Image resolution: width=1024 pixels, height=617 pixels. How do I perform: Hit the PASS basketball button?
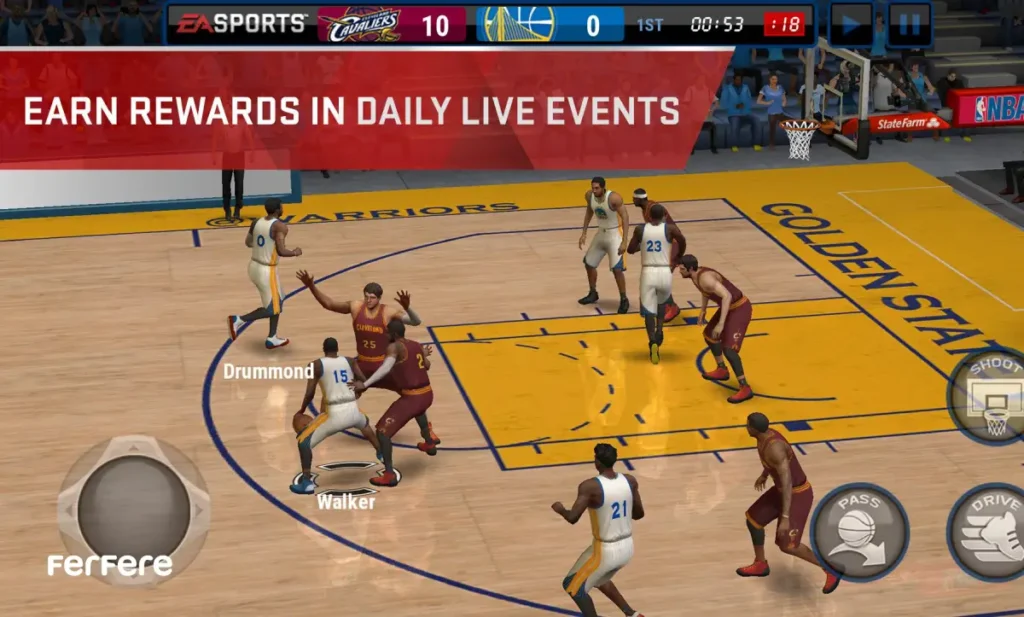859,531
